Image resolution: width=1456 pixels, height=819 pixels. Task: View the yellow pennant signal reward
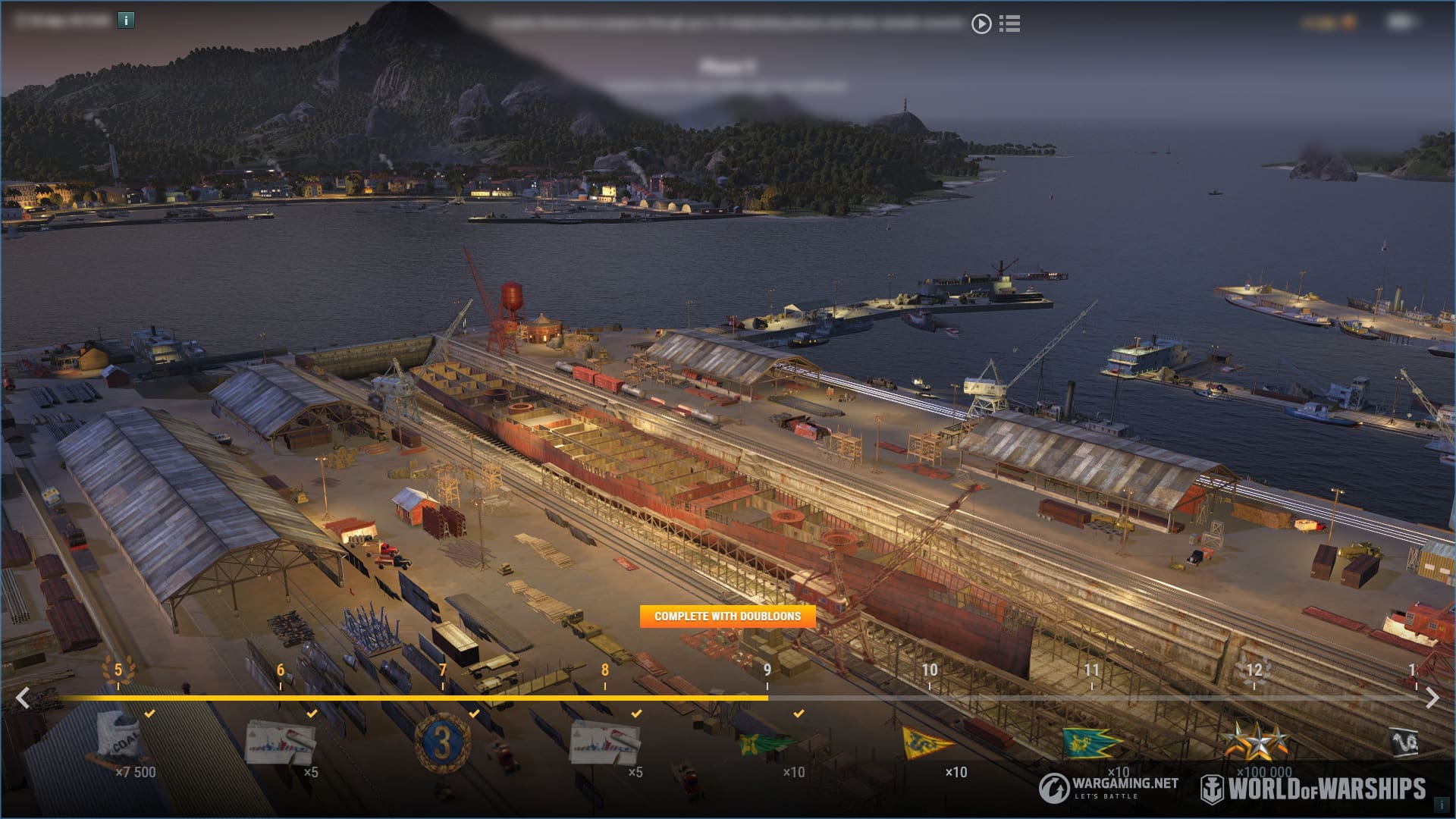929,742
